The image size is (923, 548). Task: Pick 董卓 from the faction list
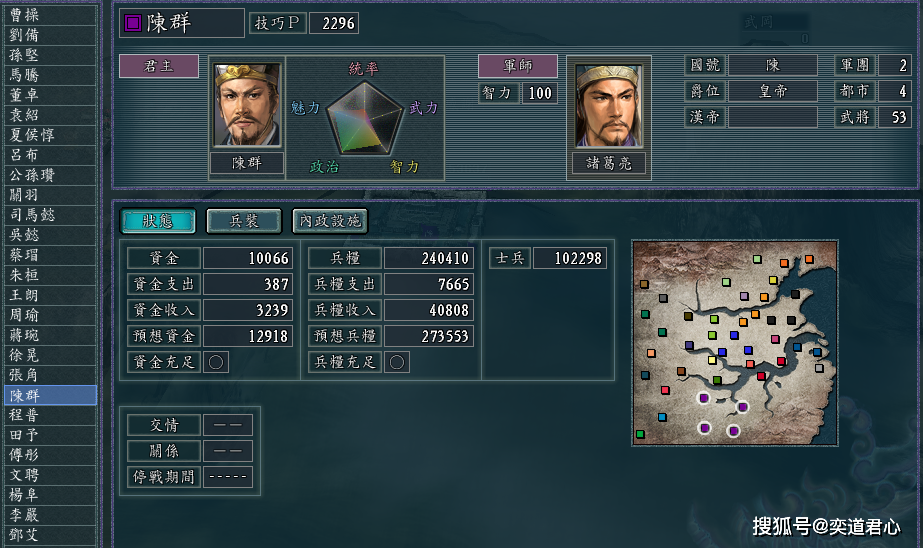48,95
